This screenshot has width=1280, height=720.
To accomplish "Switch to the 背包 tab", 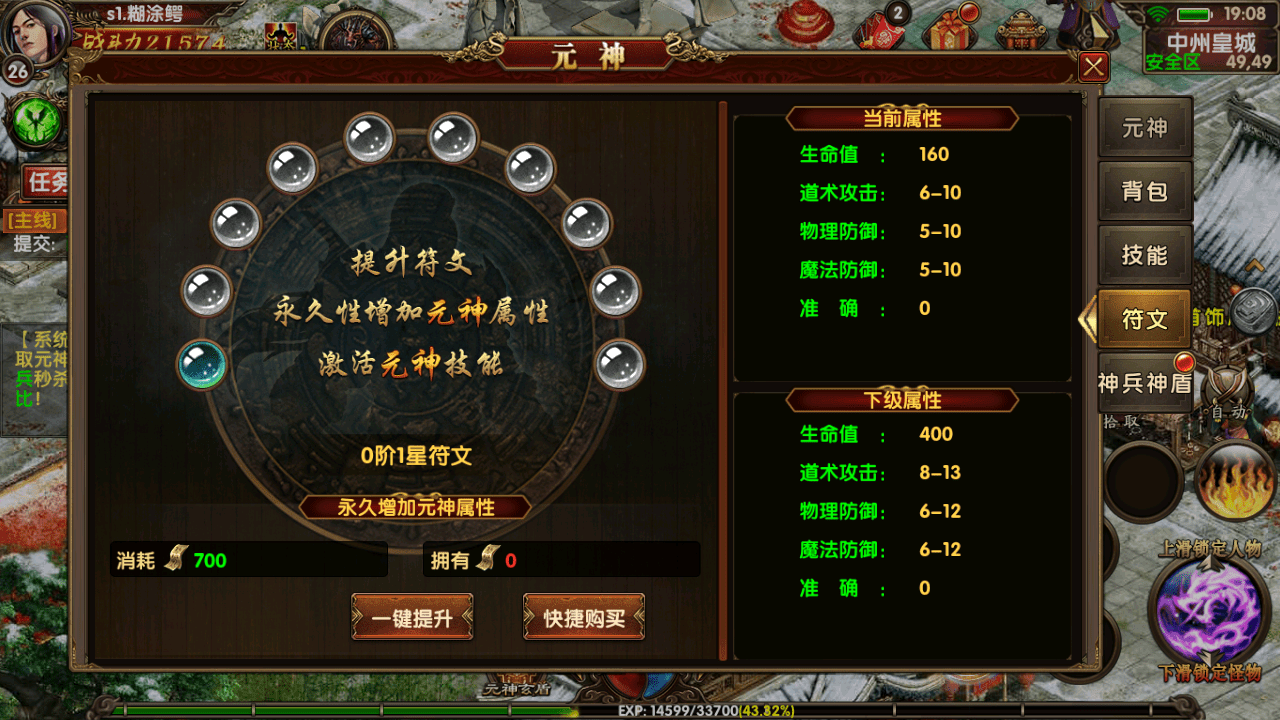I will pyautogui.click(x=1145, y=191).
